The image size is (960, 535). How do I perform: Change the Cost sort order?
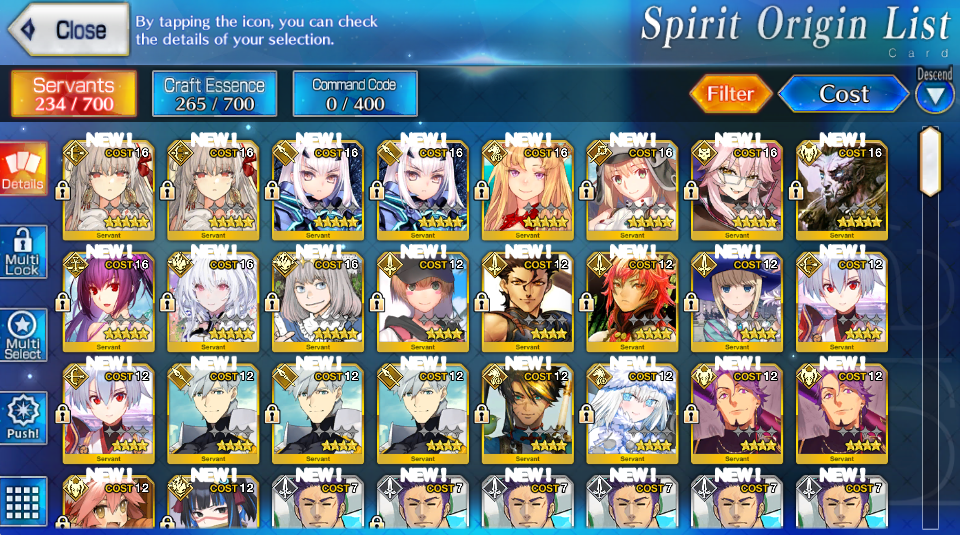pos(843,94)
